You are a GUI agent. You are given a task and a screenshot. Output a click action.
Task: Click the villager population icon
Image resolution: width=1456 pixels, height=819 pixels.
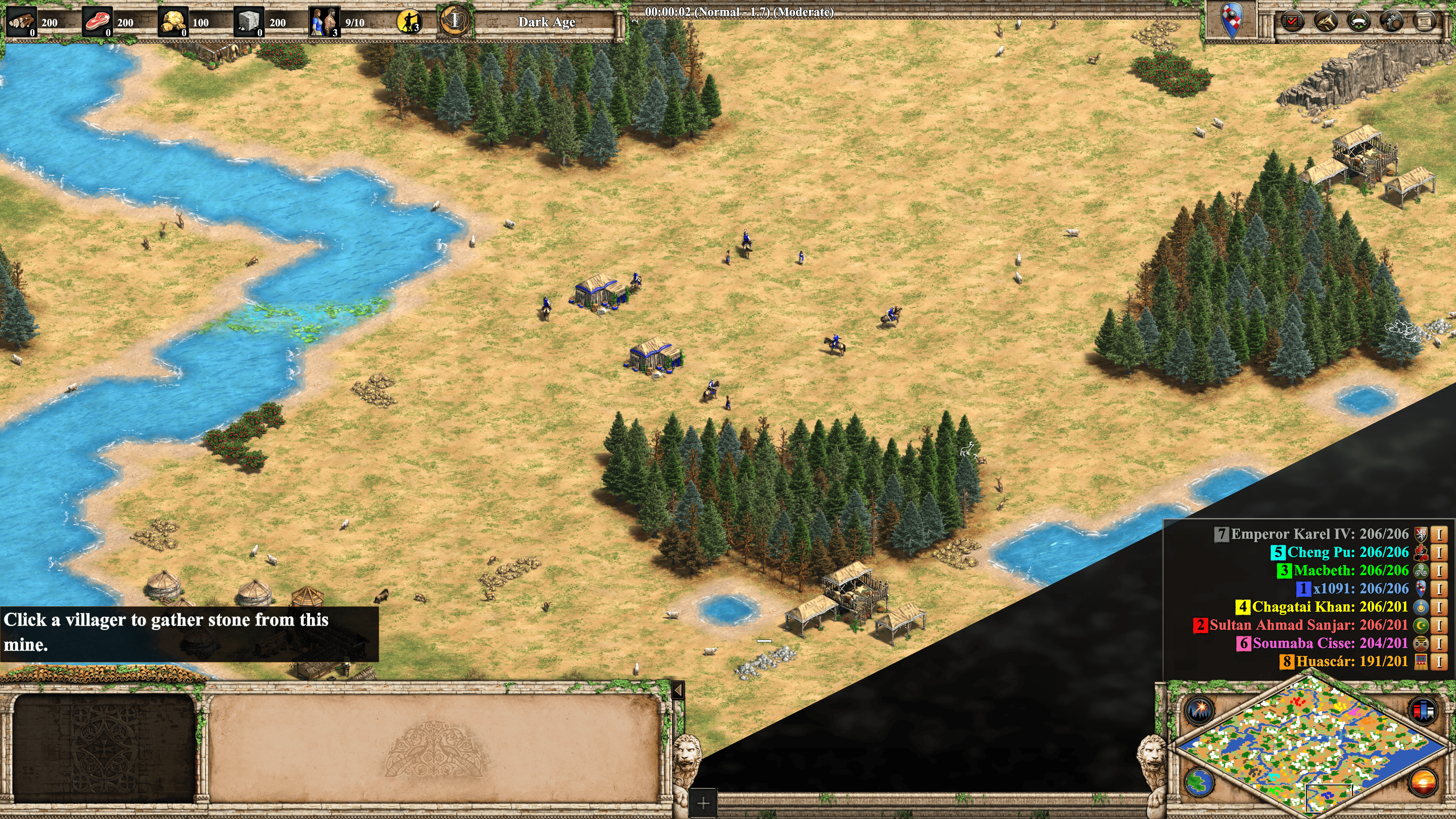(x=324, y=22)
